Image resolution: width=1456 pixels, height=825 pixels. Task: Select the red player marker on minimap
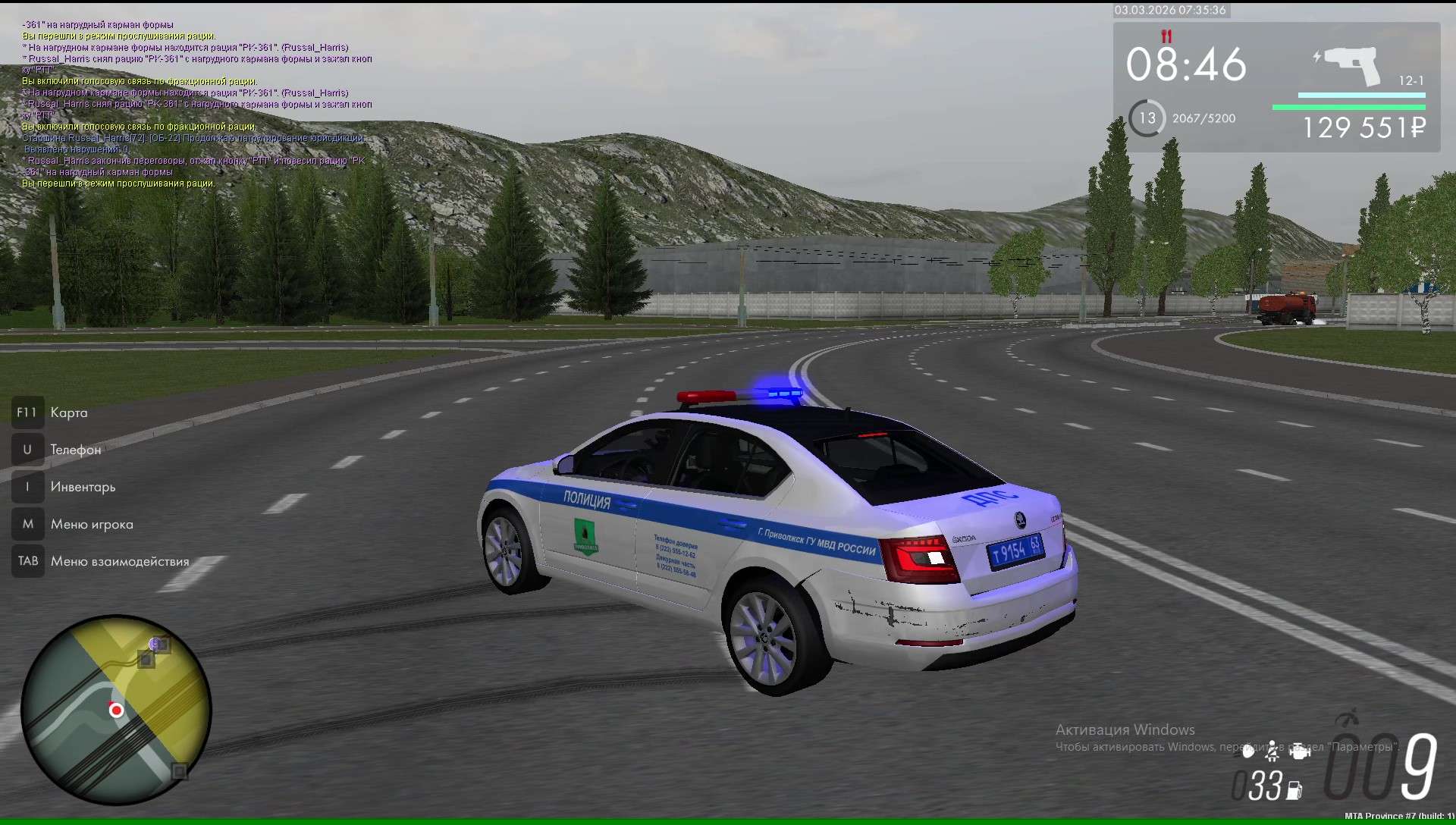coord(116,710)
